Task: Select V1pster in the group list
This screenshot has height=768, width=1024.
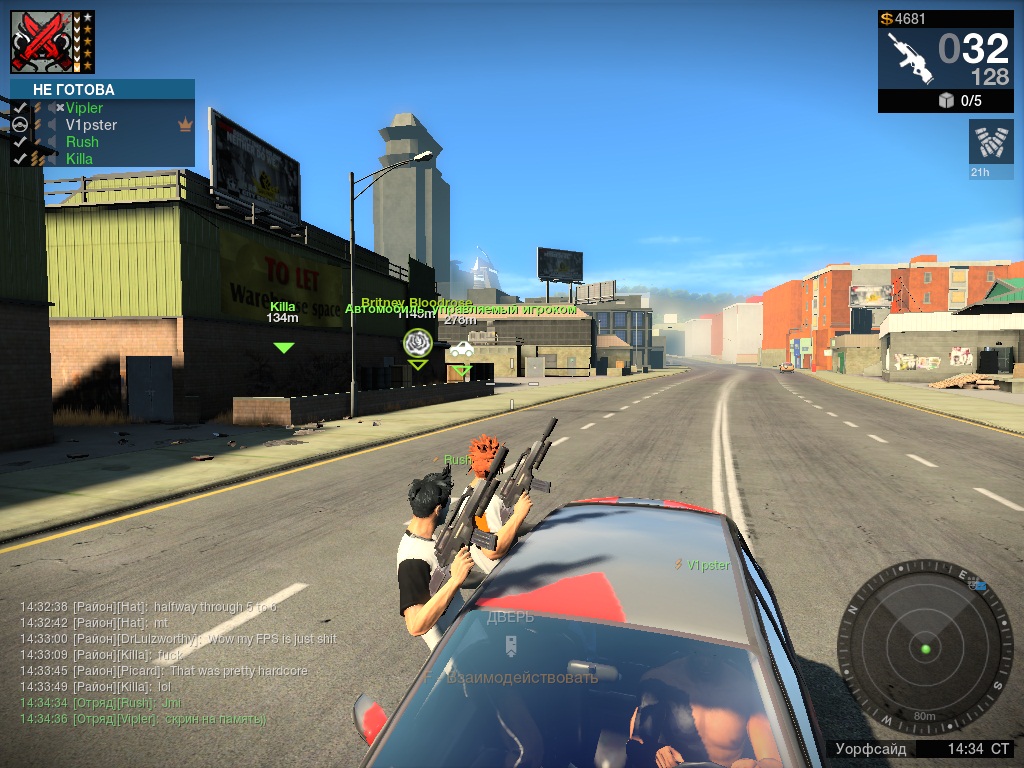Action: pyautogui.click(x=91, y=125)
